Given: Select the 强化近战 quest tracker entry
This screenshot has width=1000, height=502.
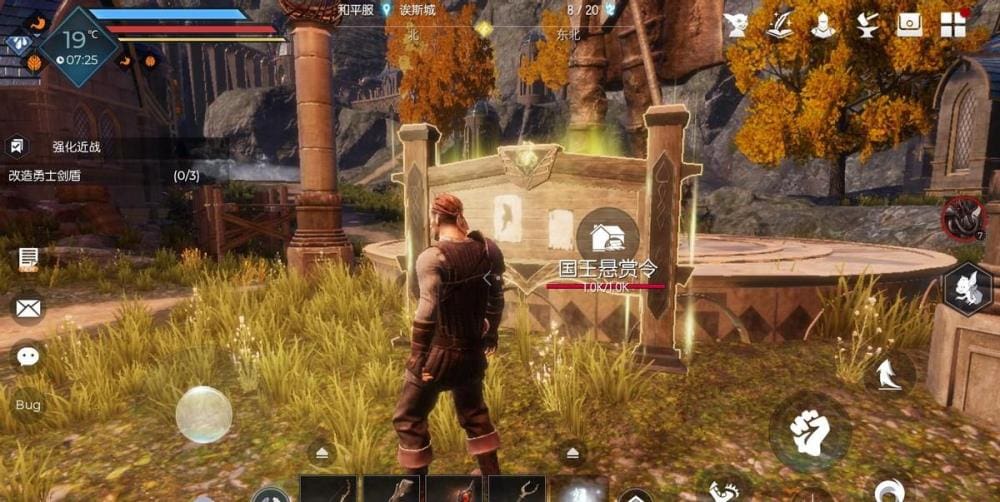Looking at the screenshot, I should [x=76, y=147].
